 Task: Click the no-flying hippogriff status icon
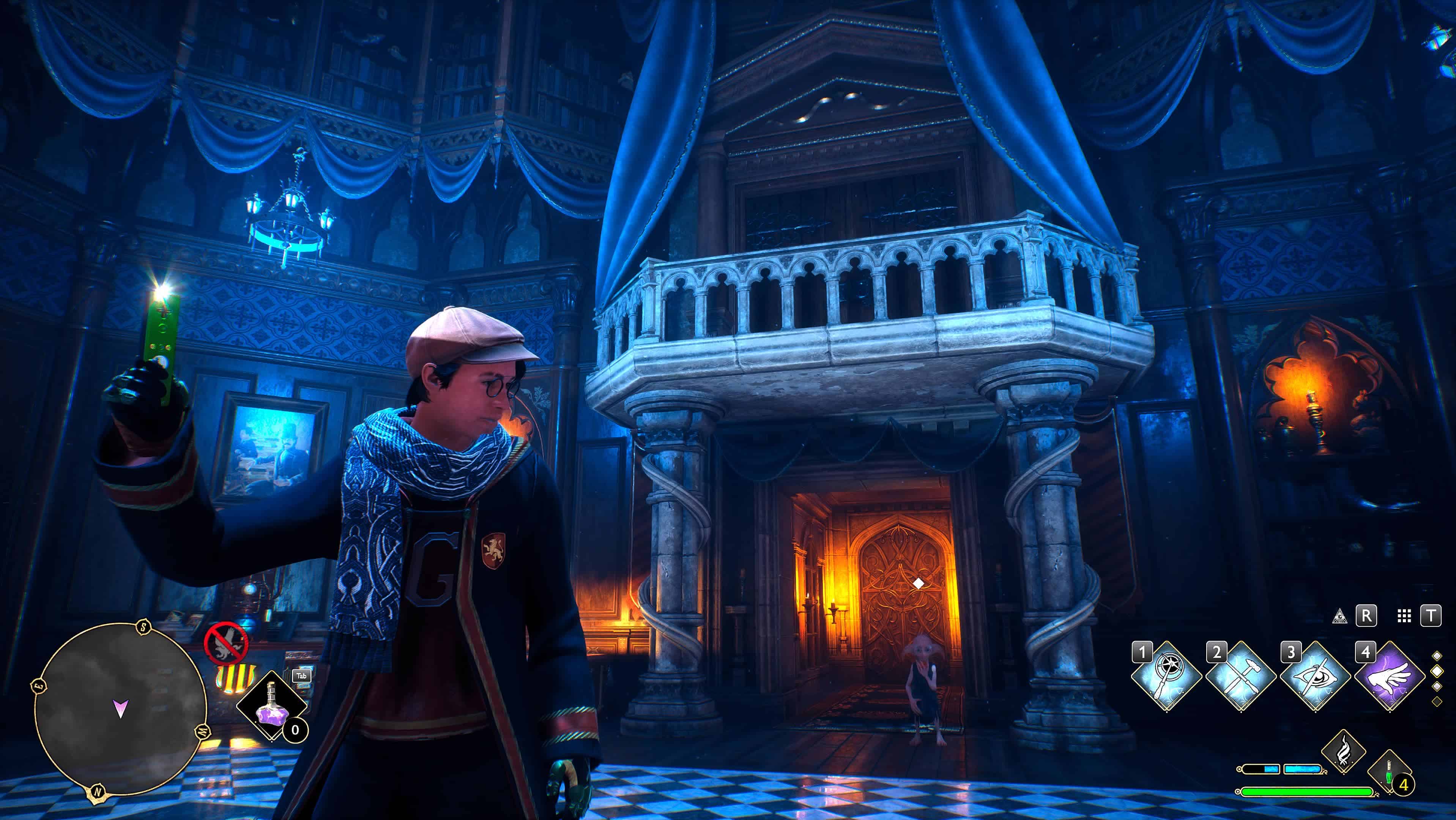coord(225,643)
